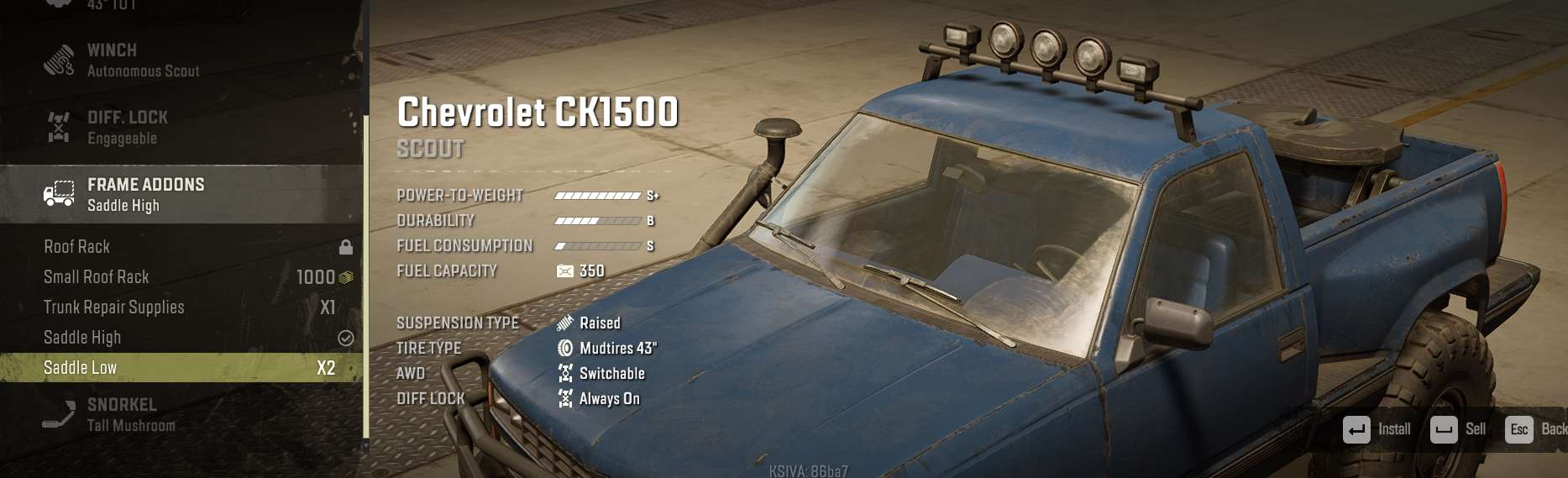The height and width of the screenshot is (478, 1568).
Task: Pick the Trunk Repair Supplies addon
Action: pyautogui.click(x=114, y=307)
